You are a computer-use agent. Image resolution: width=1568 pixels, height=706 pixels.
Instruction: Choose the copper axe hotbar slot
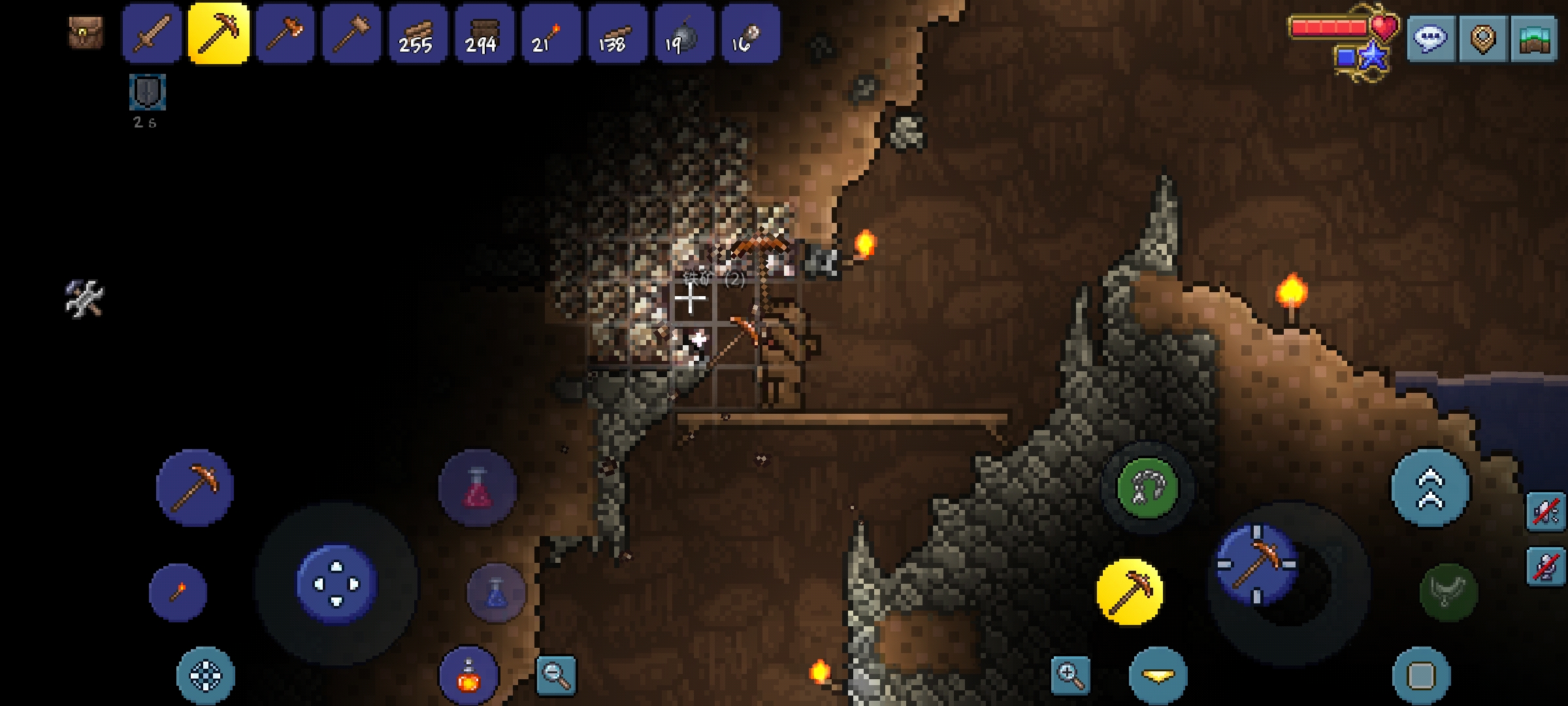pyautogui.click(x=286, y=34)
